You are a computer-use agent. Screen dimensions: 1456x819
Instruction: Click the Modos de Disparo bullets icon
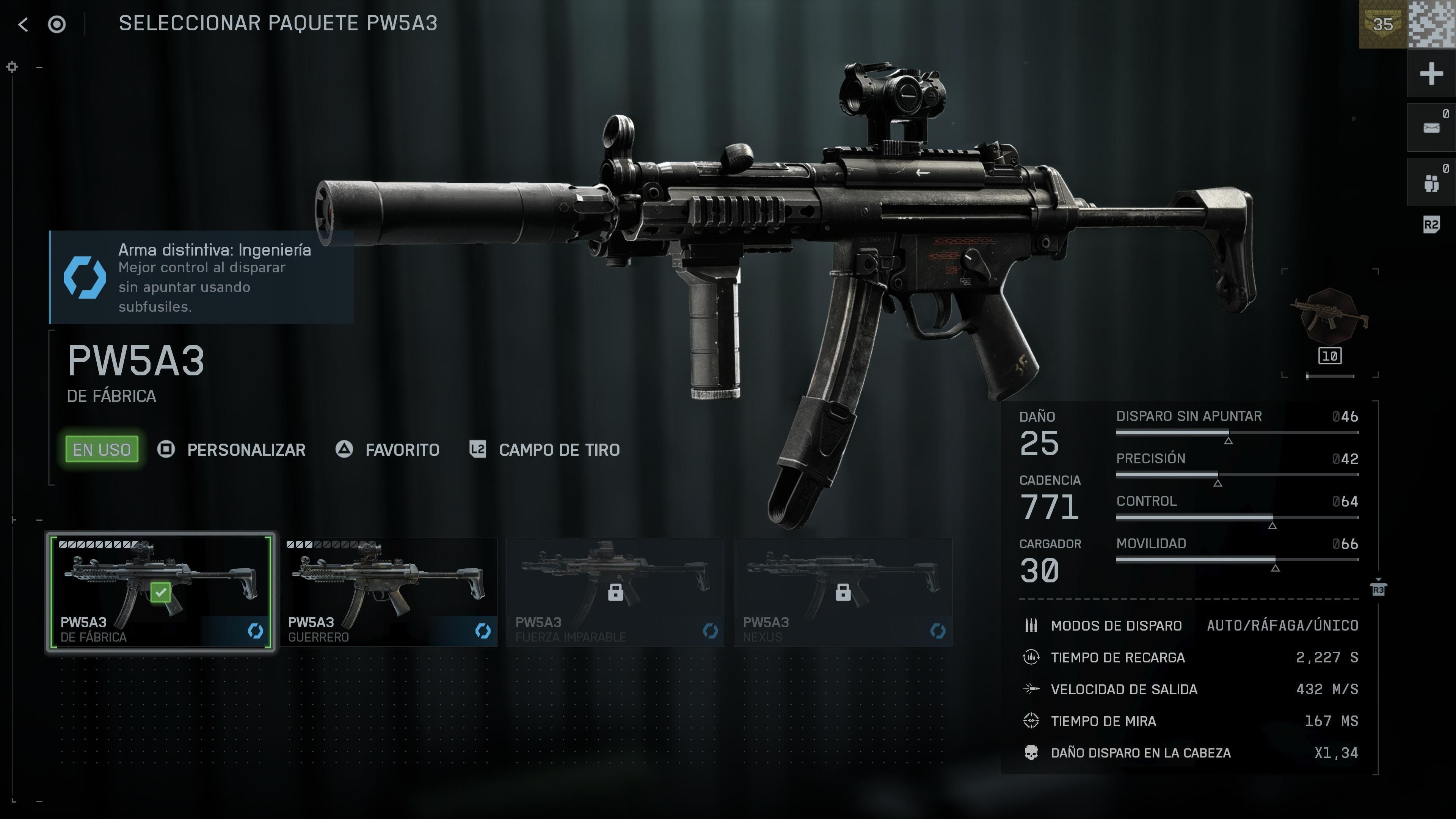[1031, 625]
